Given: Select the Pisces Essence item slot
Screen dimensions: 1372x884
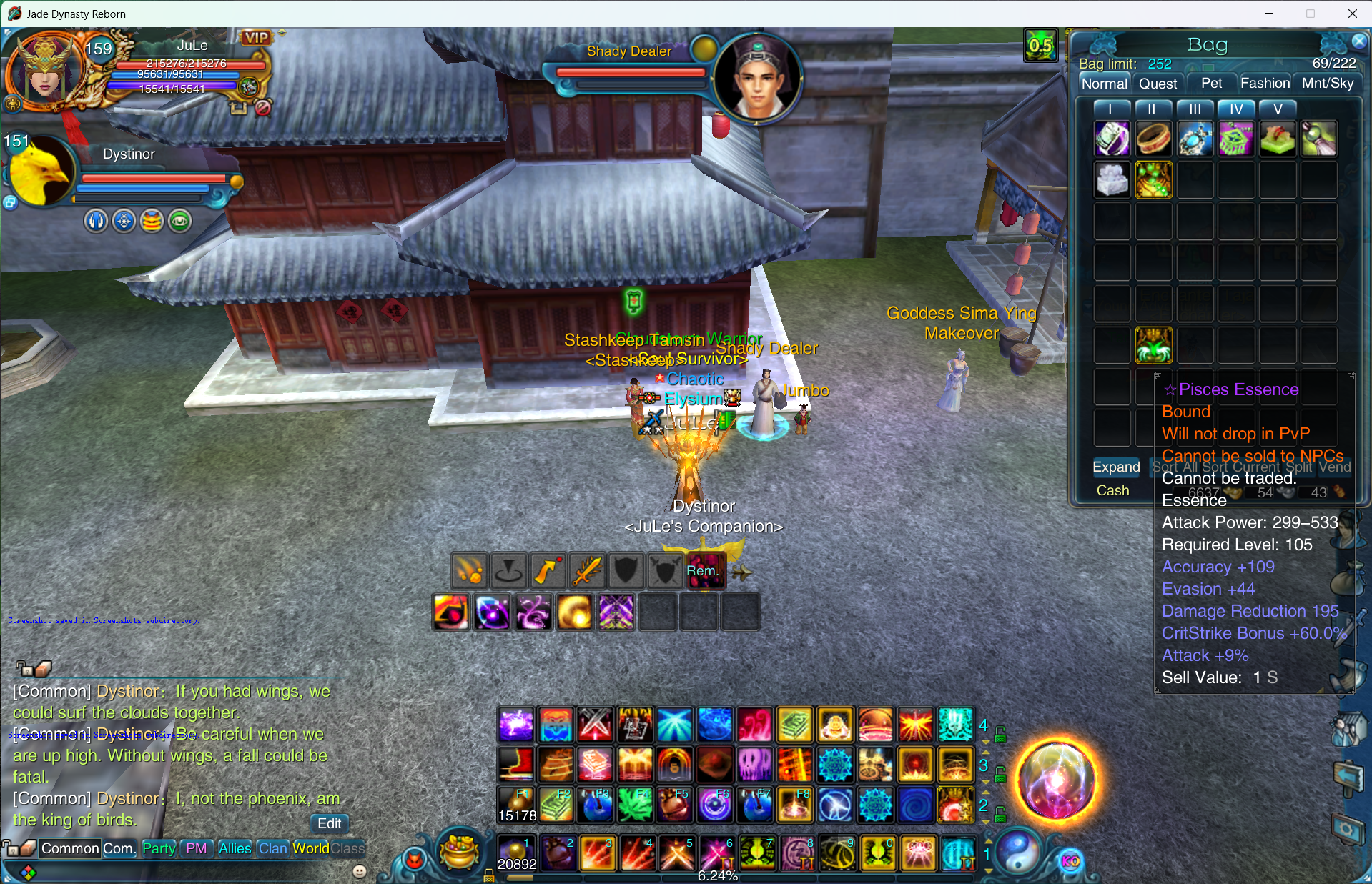Looking at the screenshot, I should coord(1153,345).
